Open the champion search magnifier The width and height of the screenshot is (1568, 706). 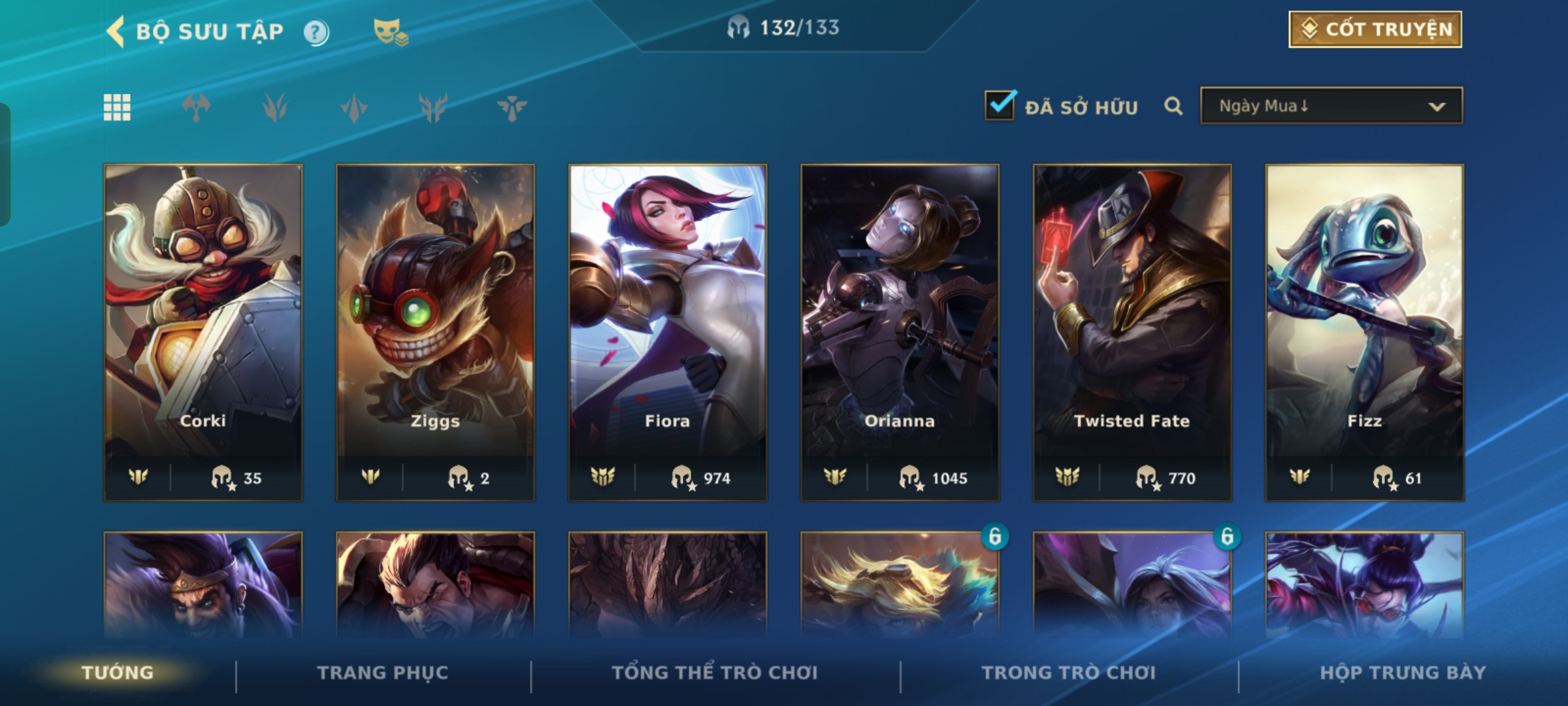pos(1173,106)
